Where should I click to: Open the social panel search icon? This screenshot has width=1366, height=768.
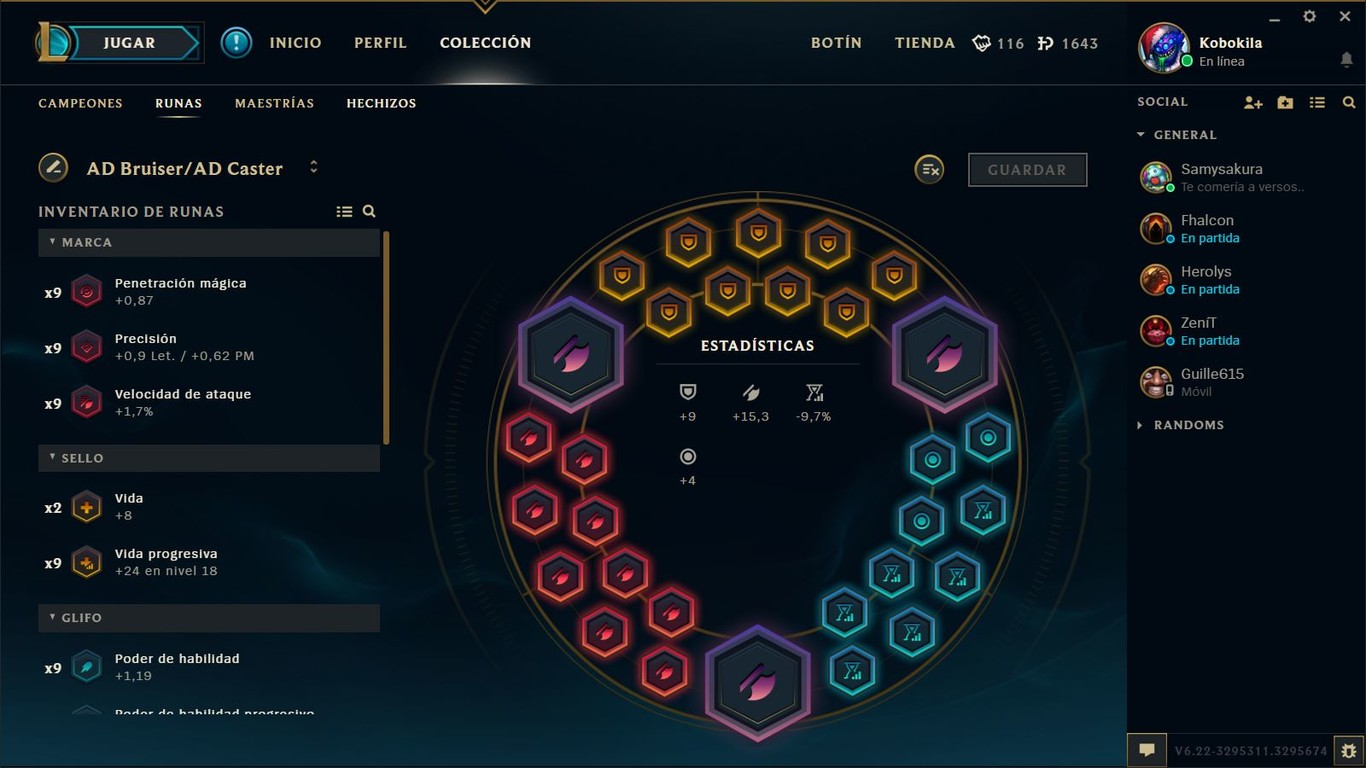point(1349,102)
